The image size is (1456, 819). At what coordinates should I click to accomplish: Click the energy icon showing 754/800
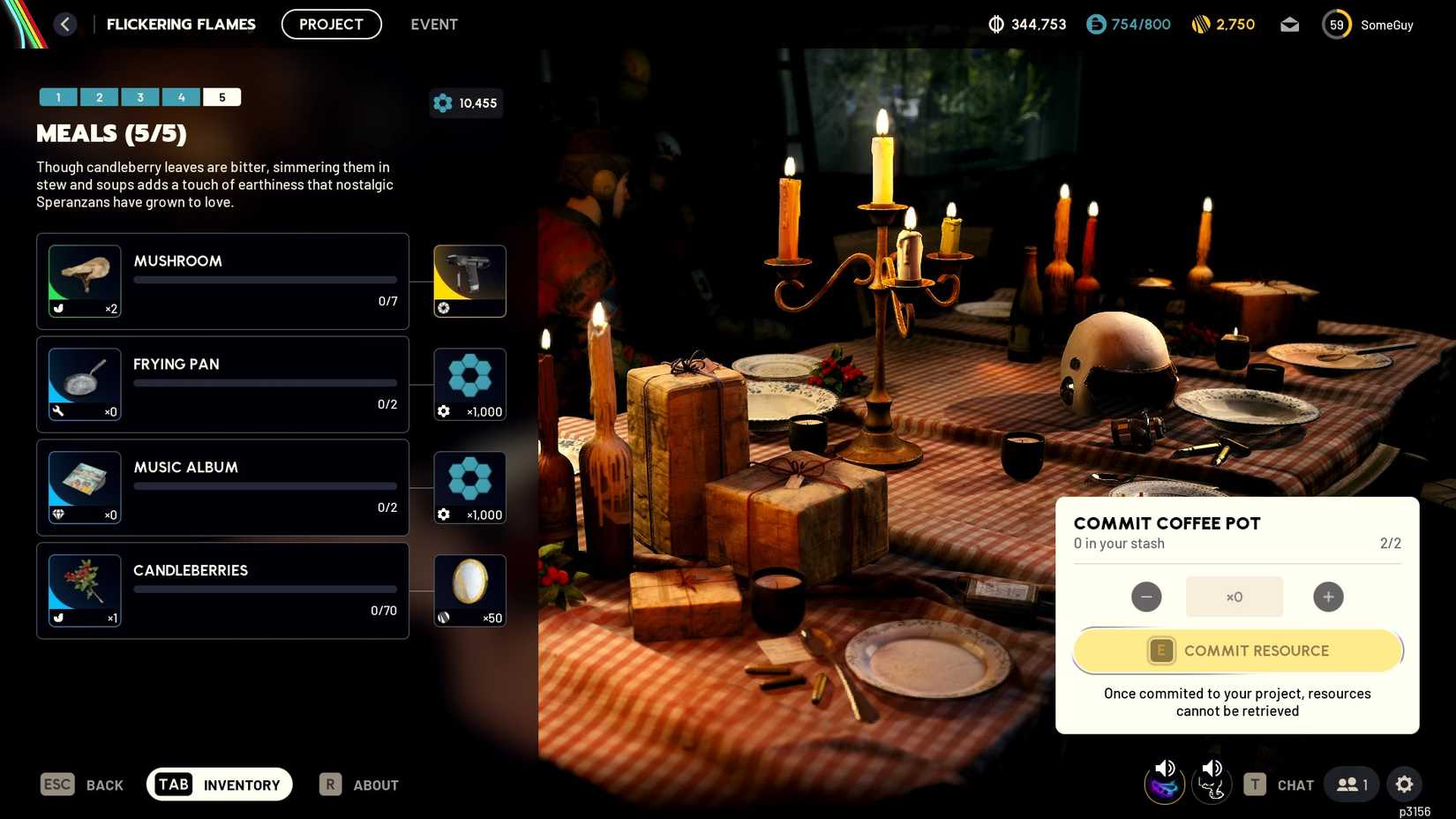coord(1094,24)
